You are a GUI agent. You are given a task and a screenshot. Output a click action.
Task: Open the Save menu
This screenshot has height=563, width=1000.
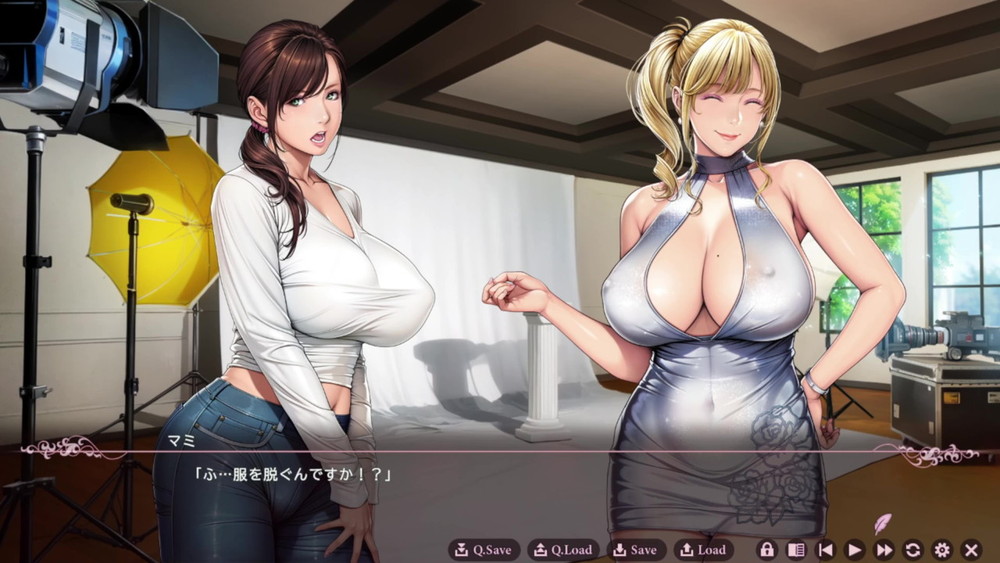pos(635,549)
